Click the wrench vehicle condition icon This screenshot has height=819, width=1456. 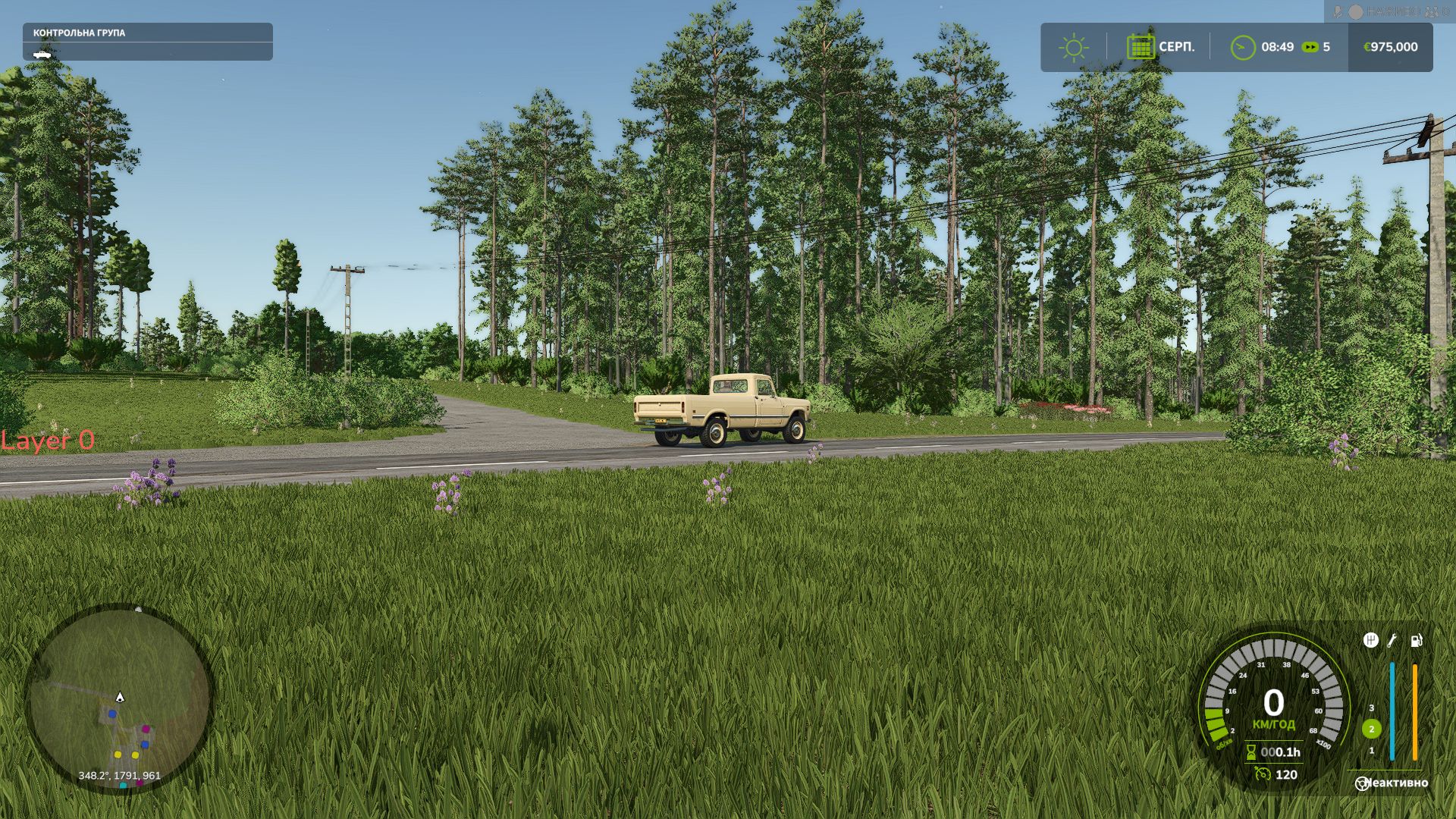point(1392,640)
